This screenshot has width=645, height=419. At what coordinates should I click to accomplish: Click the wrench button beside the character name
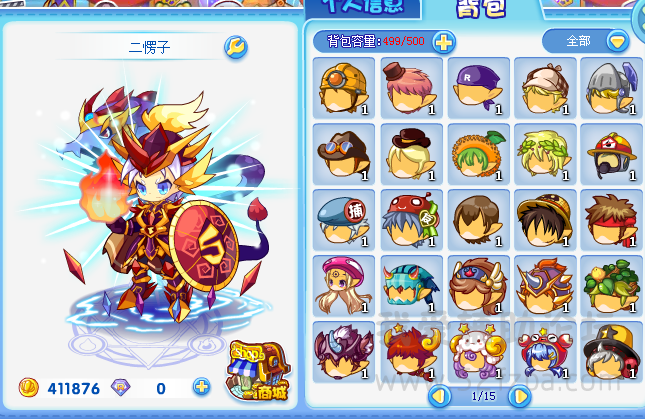point(236,47)
